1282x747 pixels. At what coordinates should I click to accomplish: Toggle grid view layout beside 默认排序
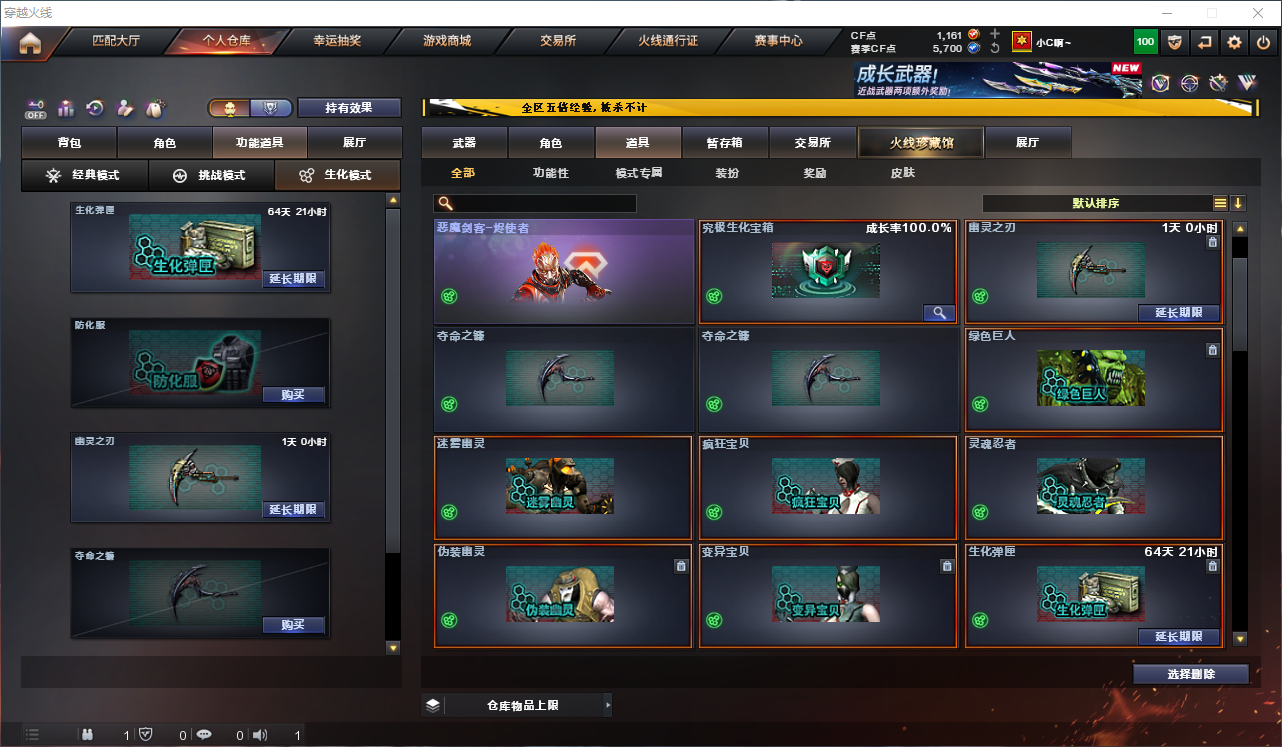[x=1219, y=202]
